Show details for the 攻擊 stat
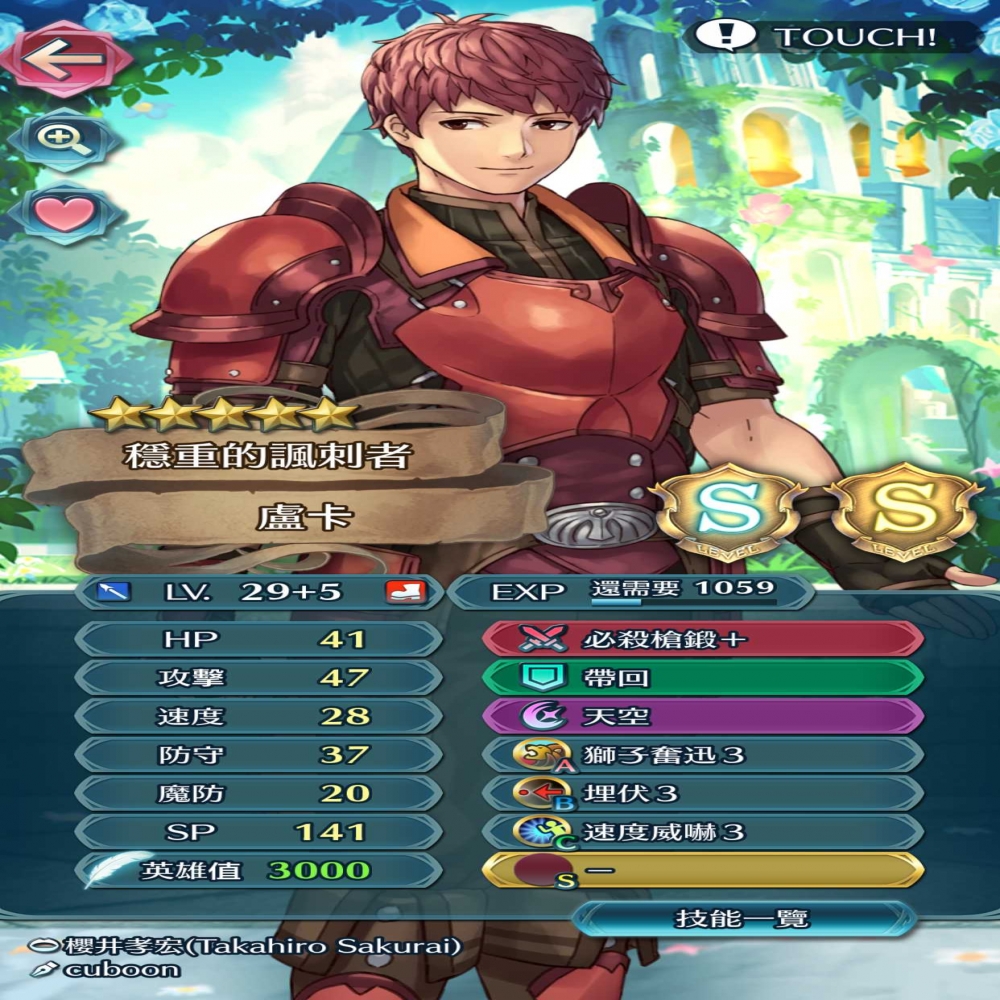 pyautogui.click(x=258, y=678)
